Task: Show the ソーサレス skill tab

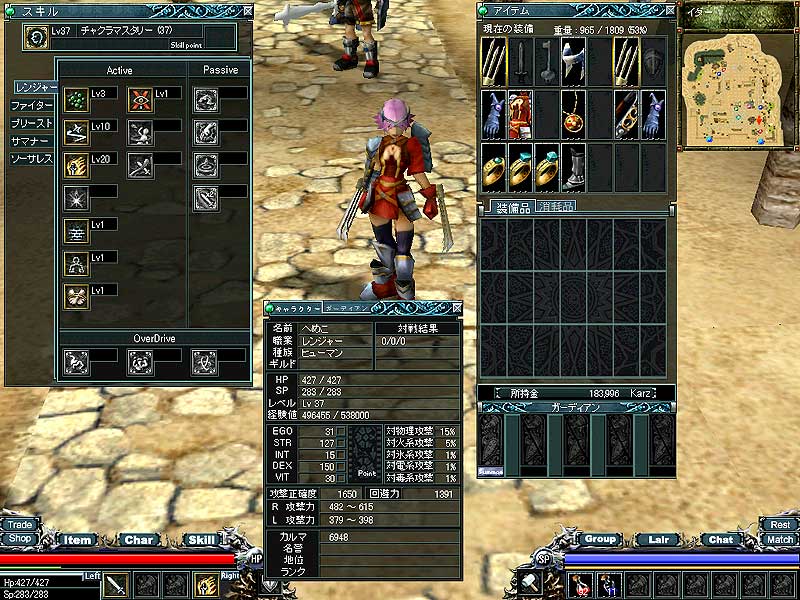Action: pyautogui.click(x=32, y=159)
